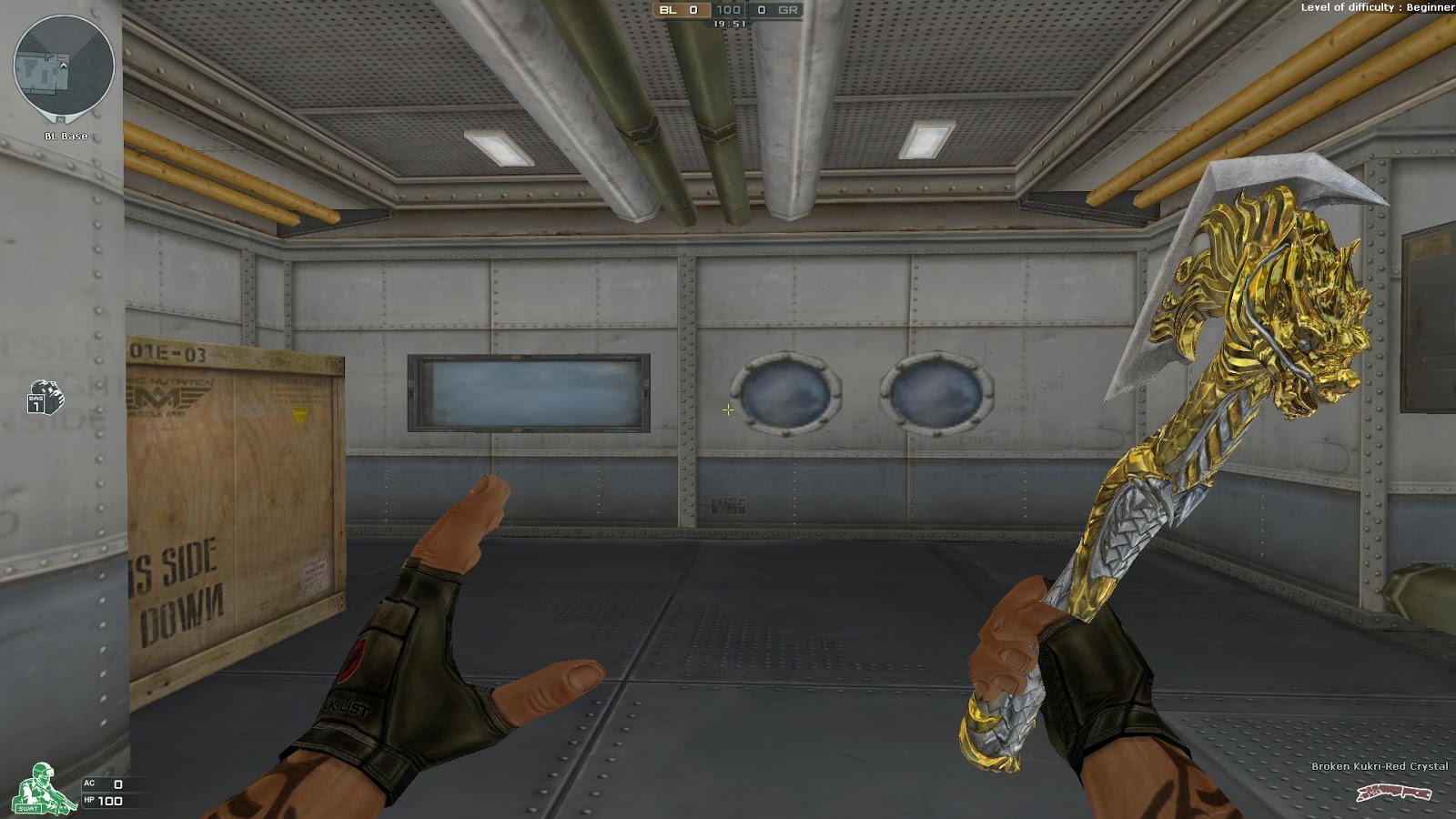Select the Level of difficulty: Beginner label
This screenshot has width=1456, height=819.
pos(1377,9)
